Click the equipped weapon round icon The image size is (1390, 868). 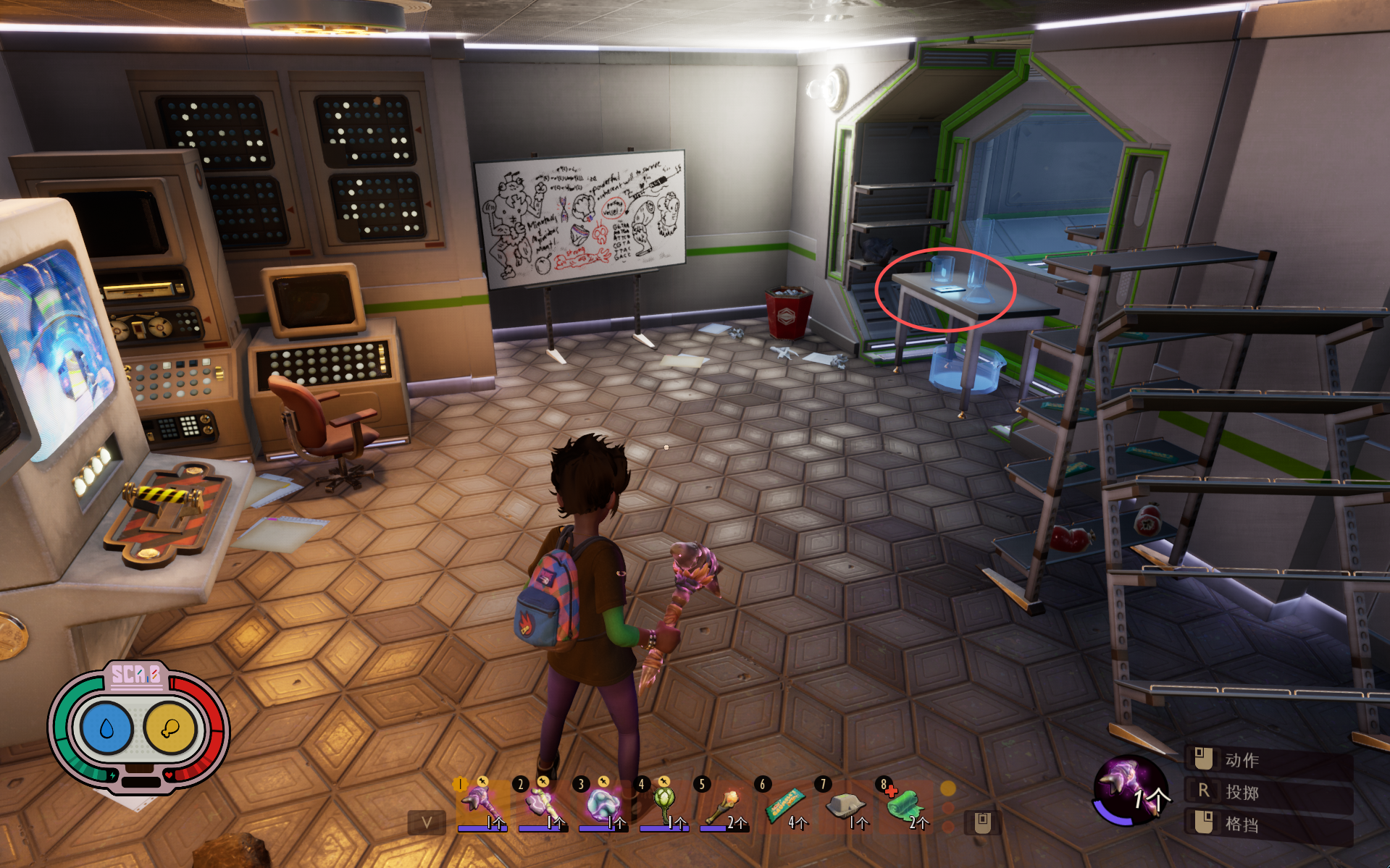(x=1128, y=791)
